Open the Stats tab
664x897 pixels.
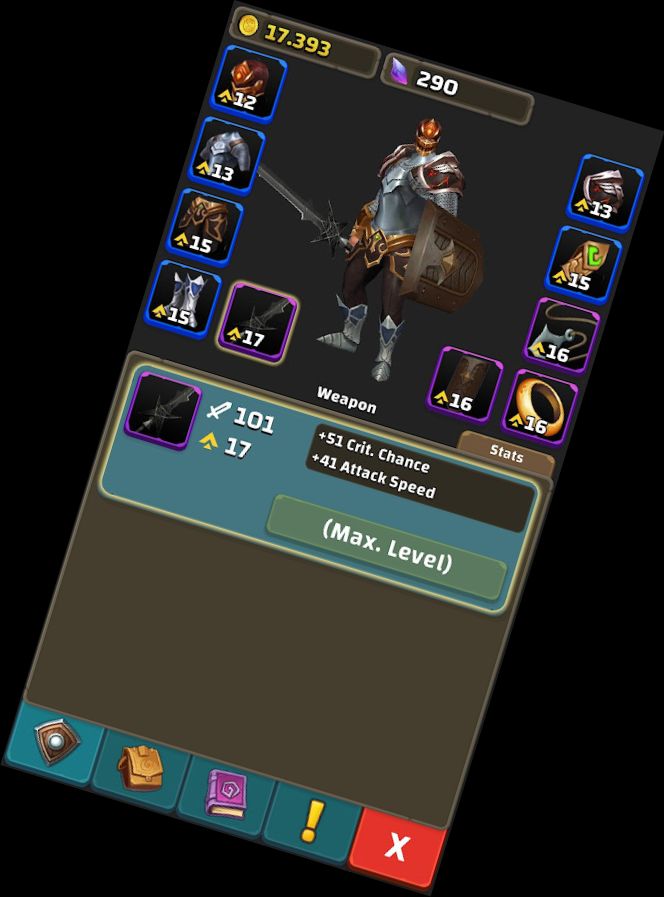506,453
